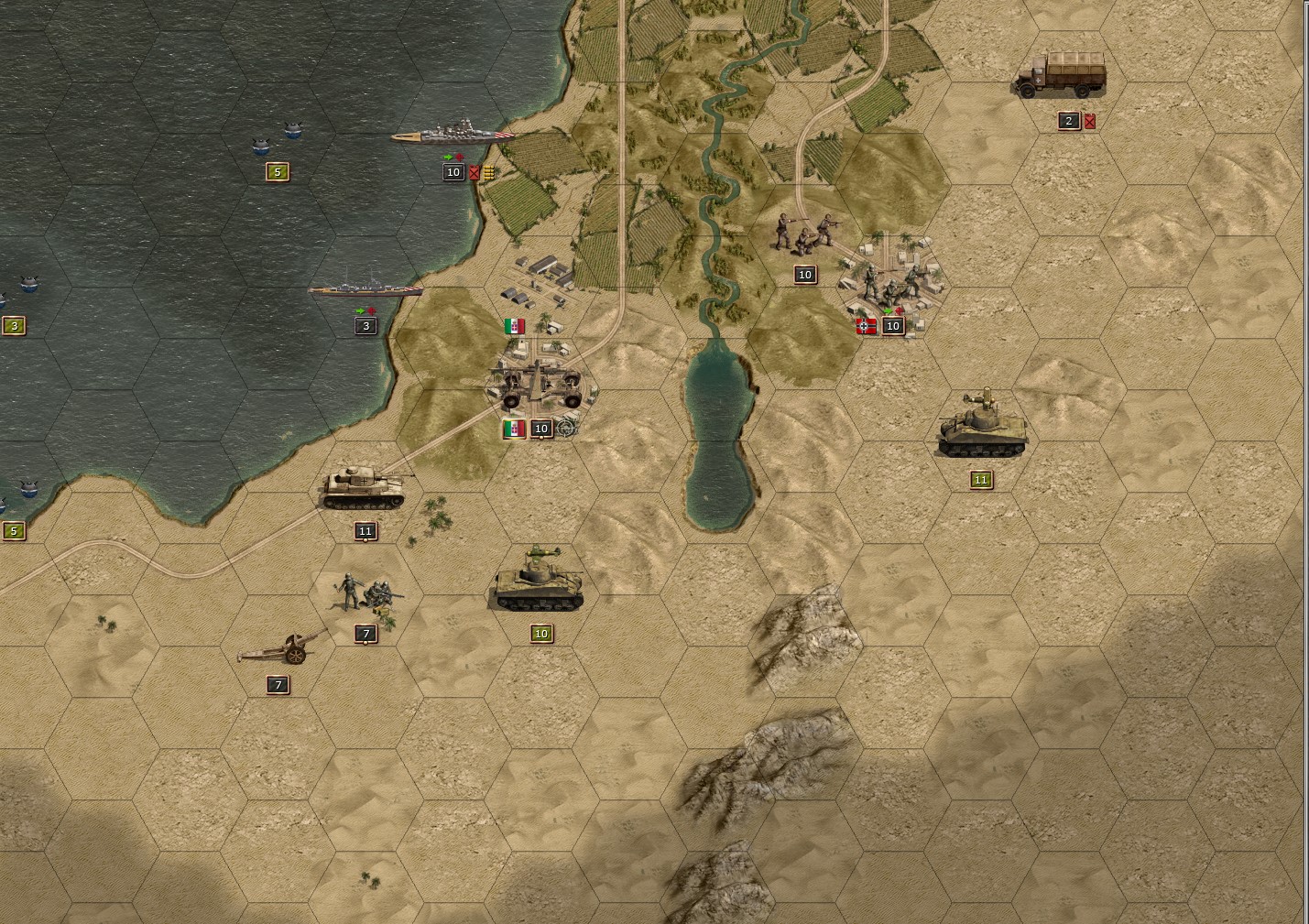Screen dimensions: 1309x924
Task: Click the strength 10 label under the green tank
Action: 540,633
